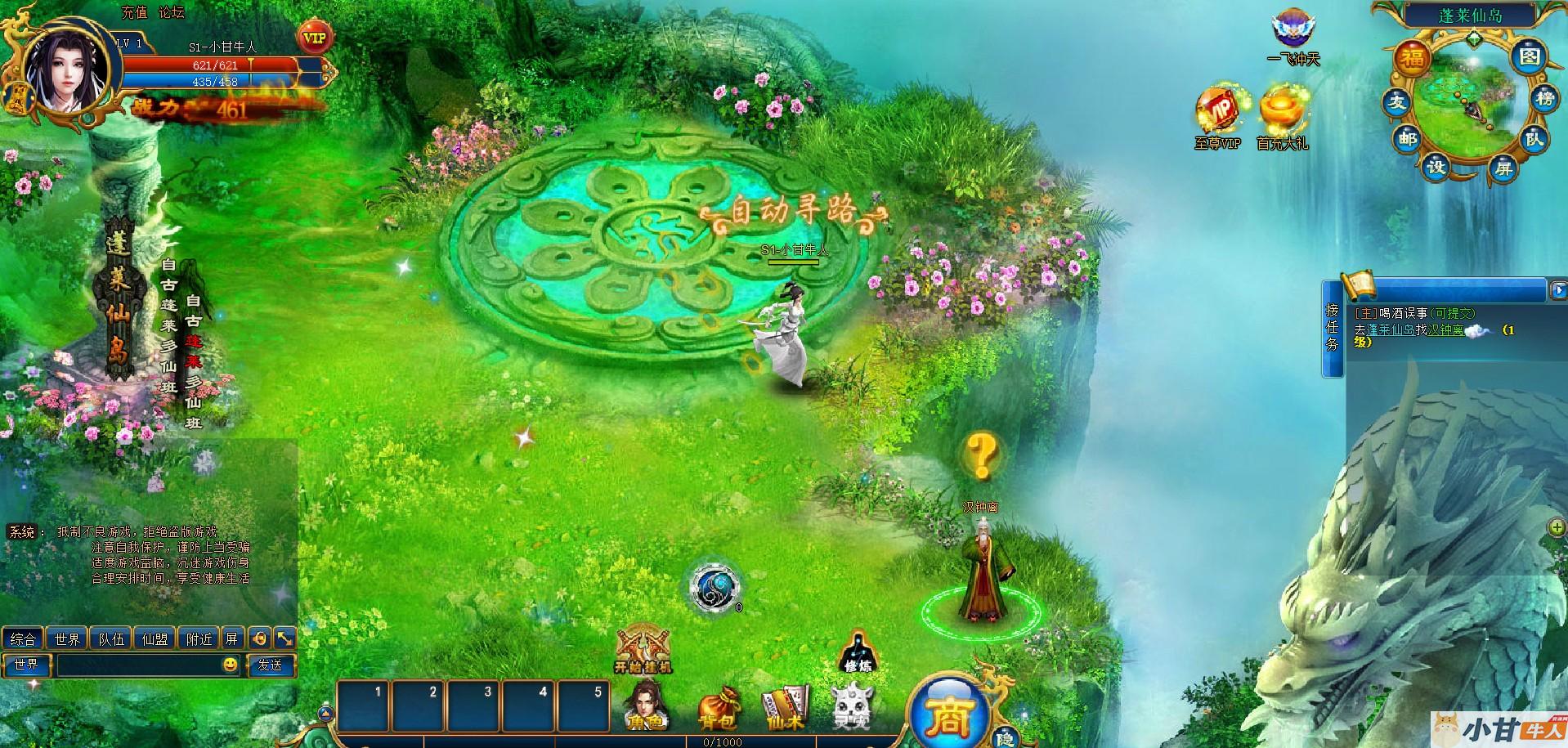The width and height of the screenshot is (1568, 748).
Task: Open the 角色 character panel
Action: click(x=645, y=705)
